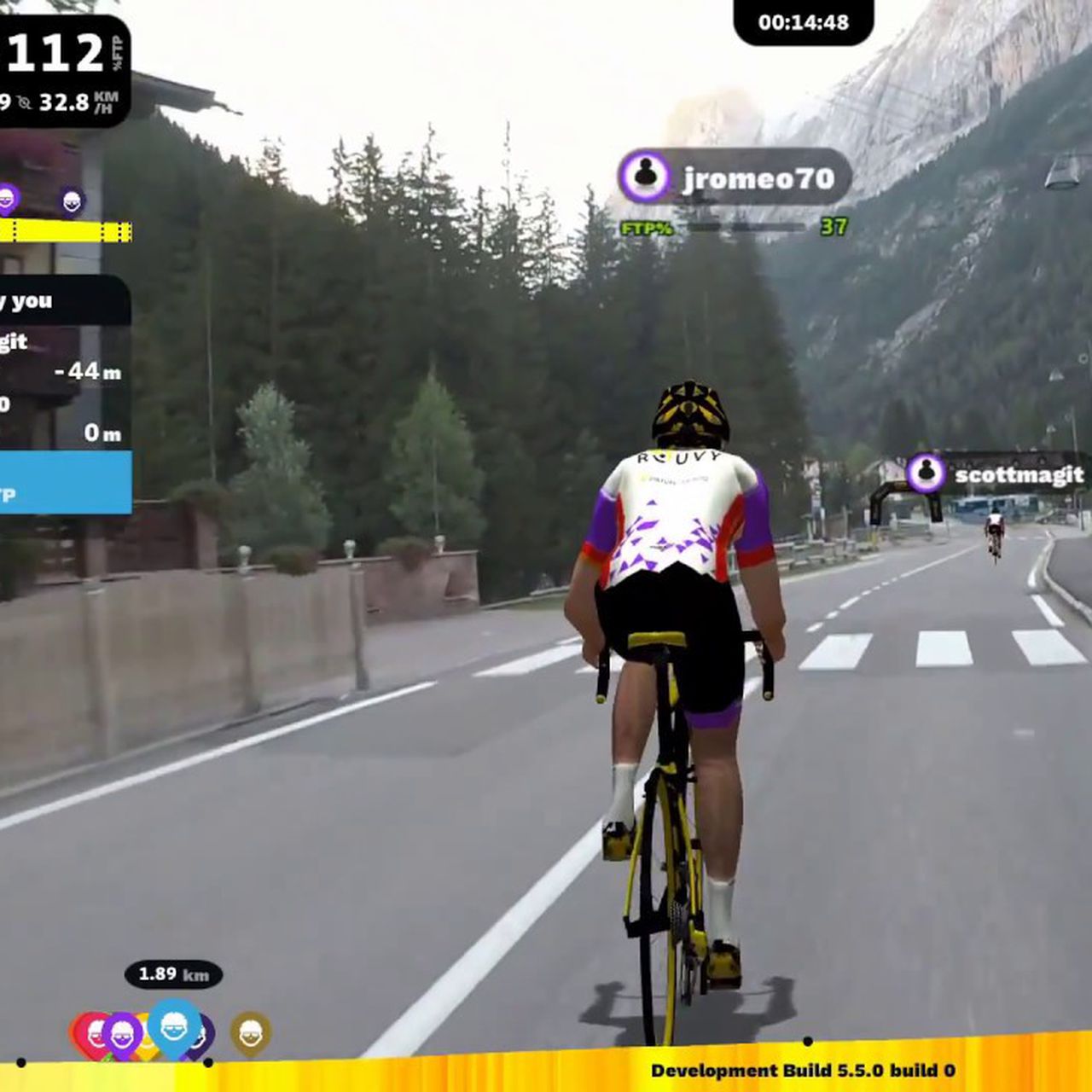
Task: Click jromeo70's purple avatar icon
Action: pyautogui.click(x=646, y=177)
